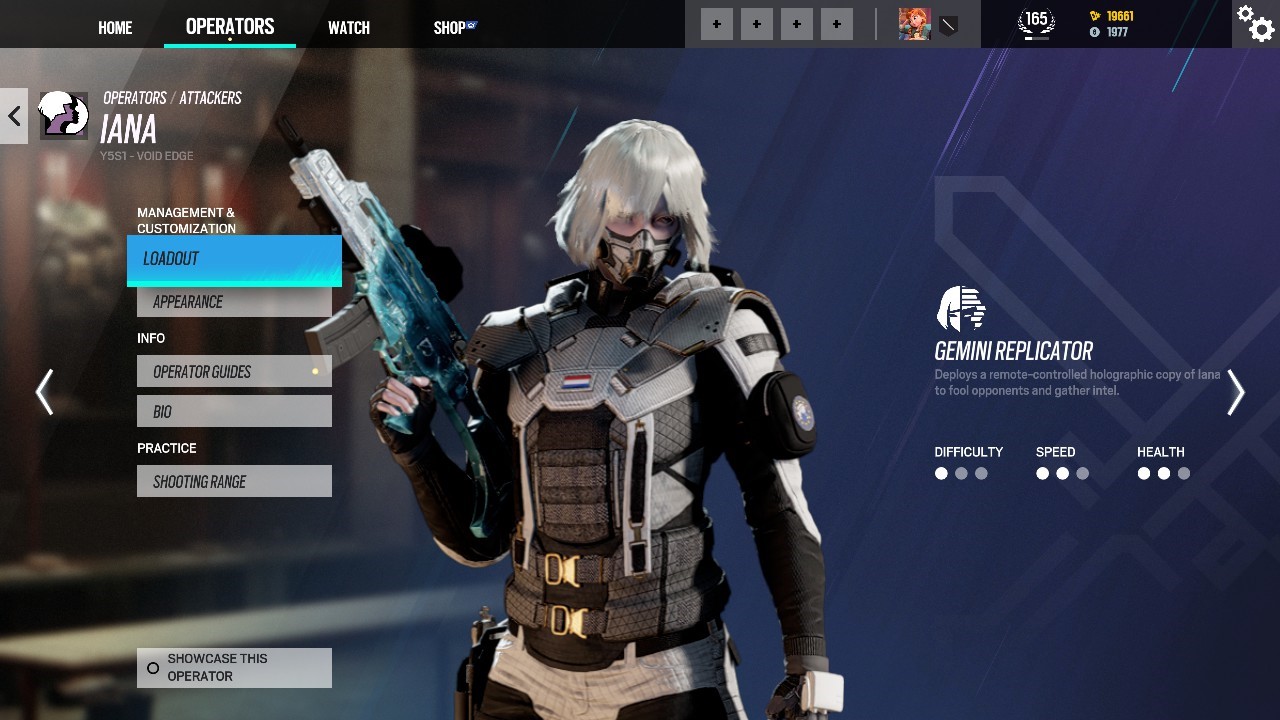Toggle Showcase This Operator
1280x720 pixels.
coord(234,668)
